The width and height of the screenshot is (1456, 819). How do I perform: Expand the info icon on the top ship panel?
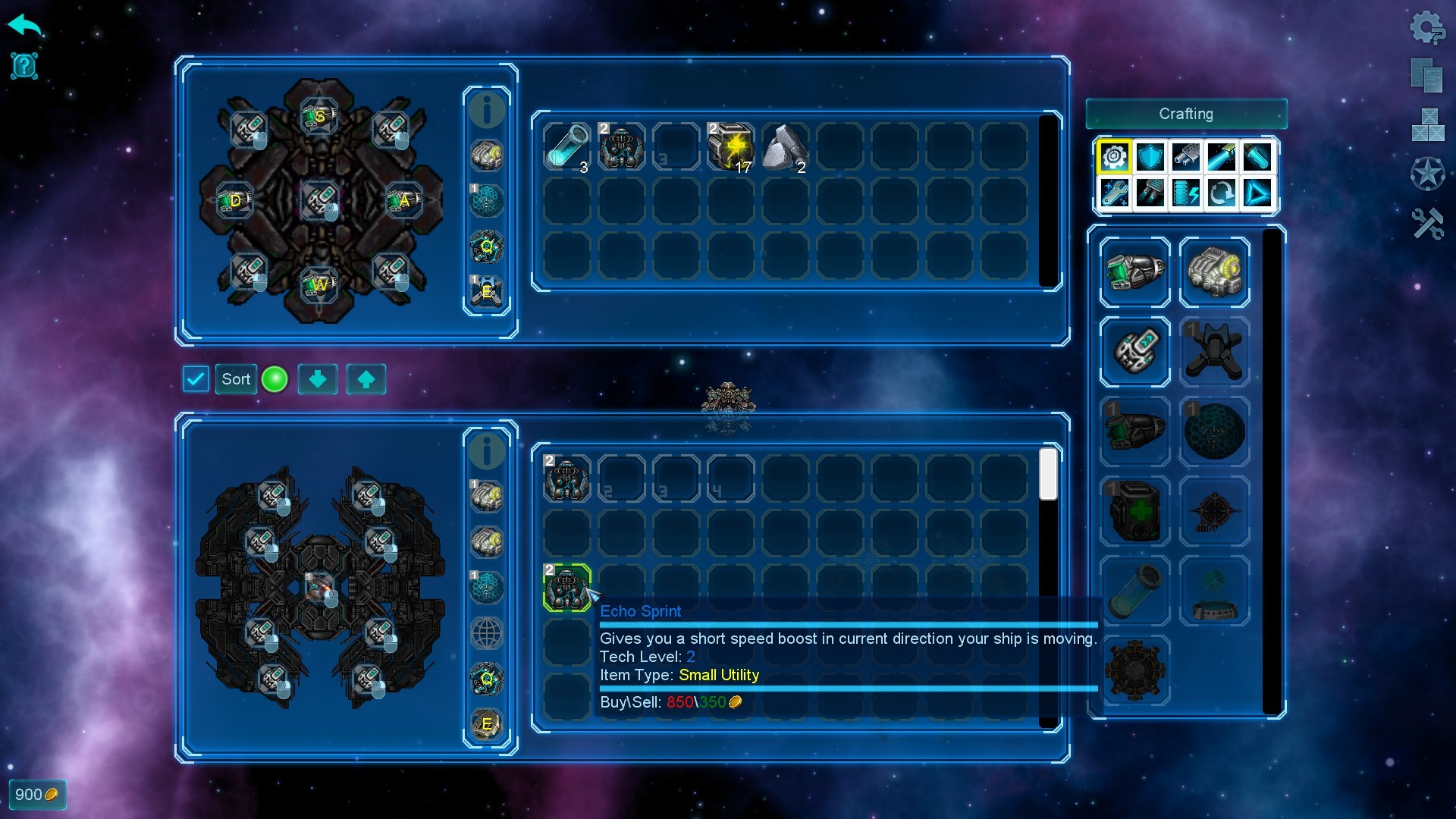(488, 109)
